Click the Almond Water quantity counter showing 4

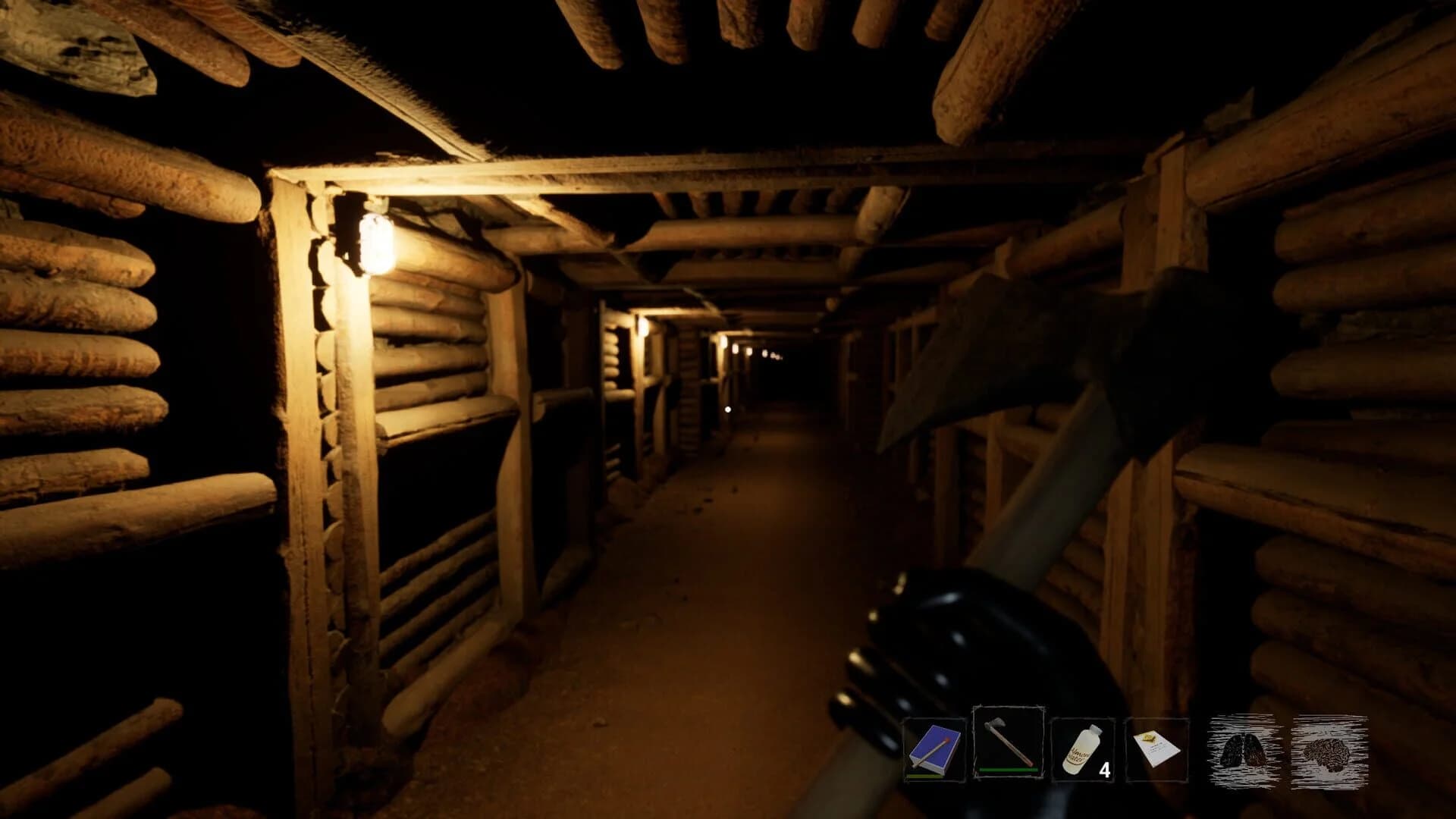click(x=1106, y=769)
